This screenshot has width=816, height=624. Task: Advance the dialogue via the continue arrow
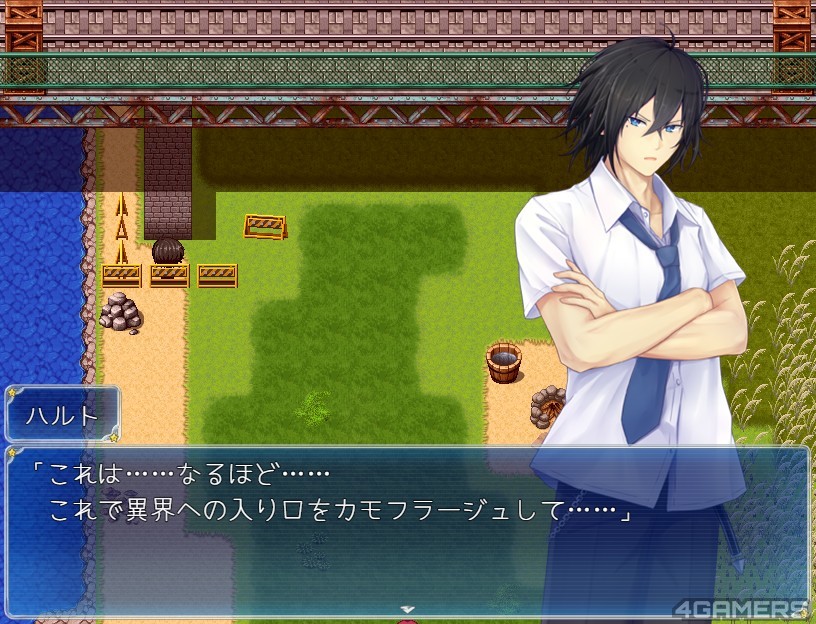[x=407, y=607]
